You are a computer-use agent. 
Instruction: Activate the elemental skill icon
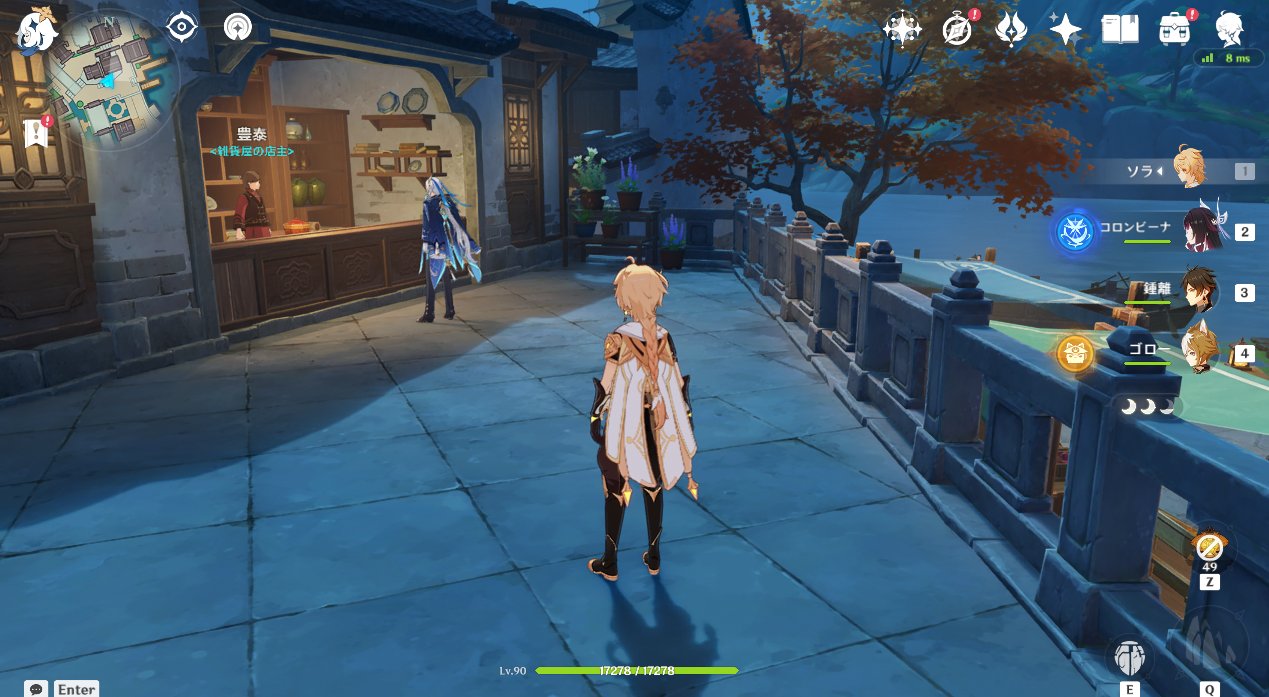1130,658
